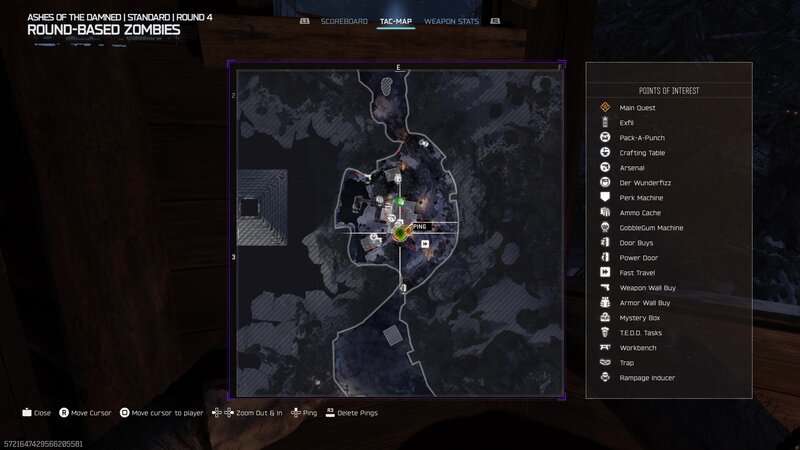800x450 pixels.
Task: Pick Door Buys from the legend
Action: tap(637, 242)
